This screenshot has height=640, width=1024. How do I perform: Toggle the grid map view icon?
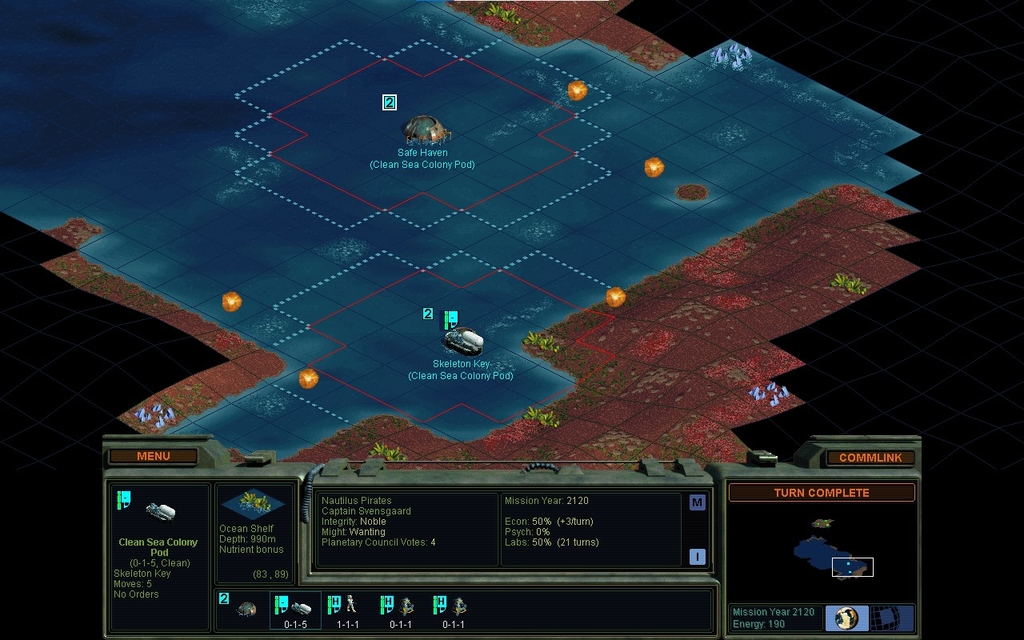click(885, 618)
